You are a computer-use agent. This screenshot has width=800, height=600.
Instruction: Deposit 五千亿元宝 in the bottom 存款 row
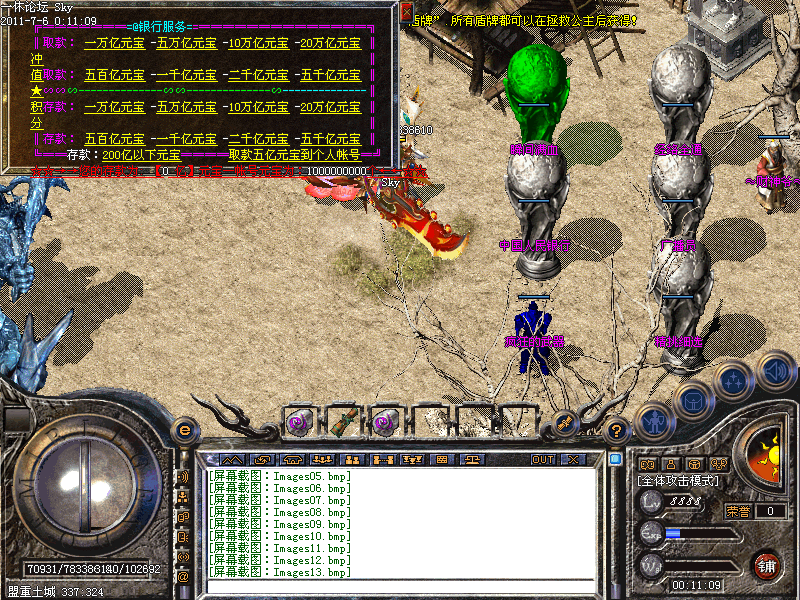(x=329, y=139)
